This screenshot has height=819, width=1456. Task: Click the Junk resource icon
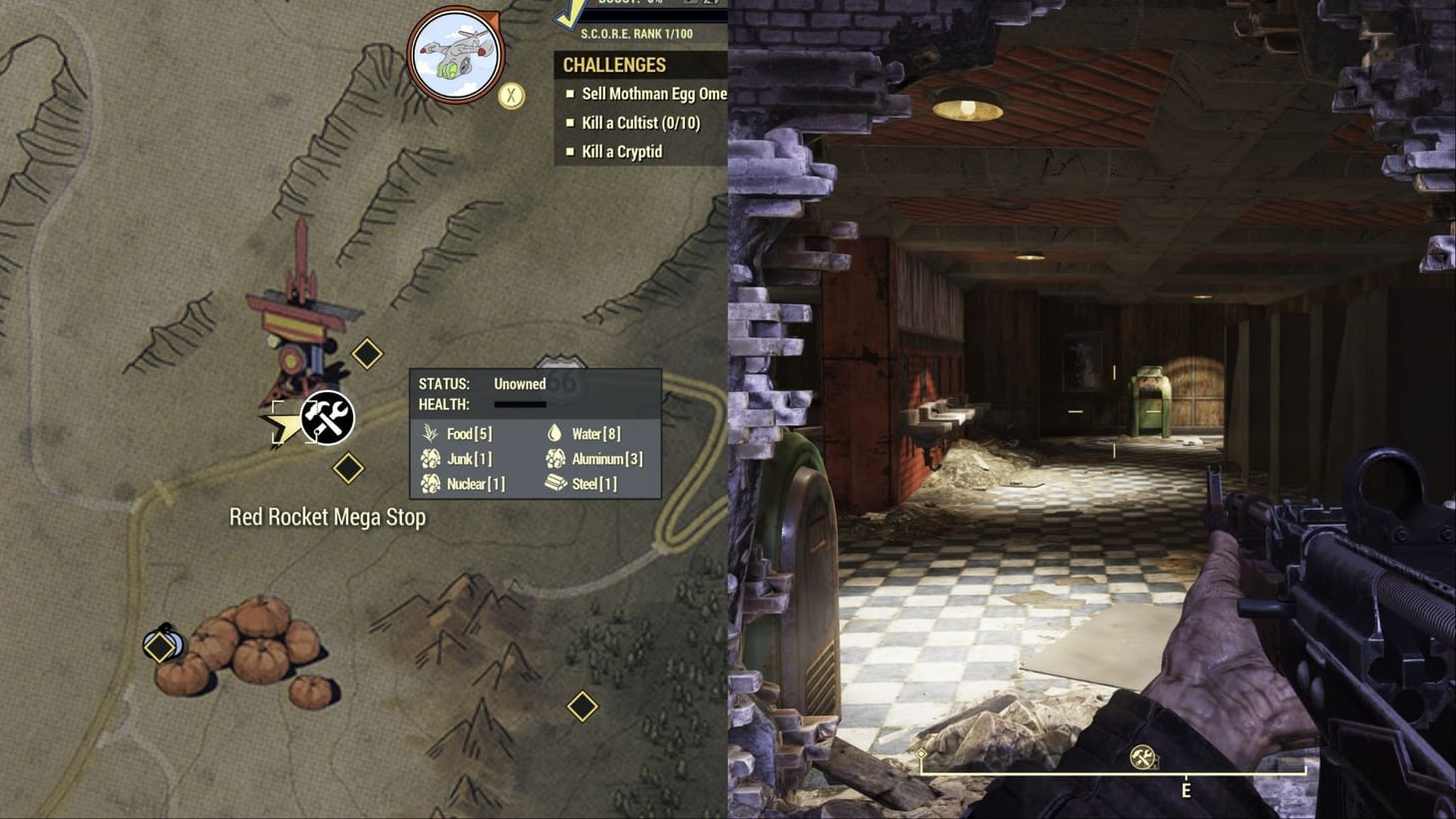[x=431, y=459]
